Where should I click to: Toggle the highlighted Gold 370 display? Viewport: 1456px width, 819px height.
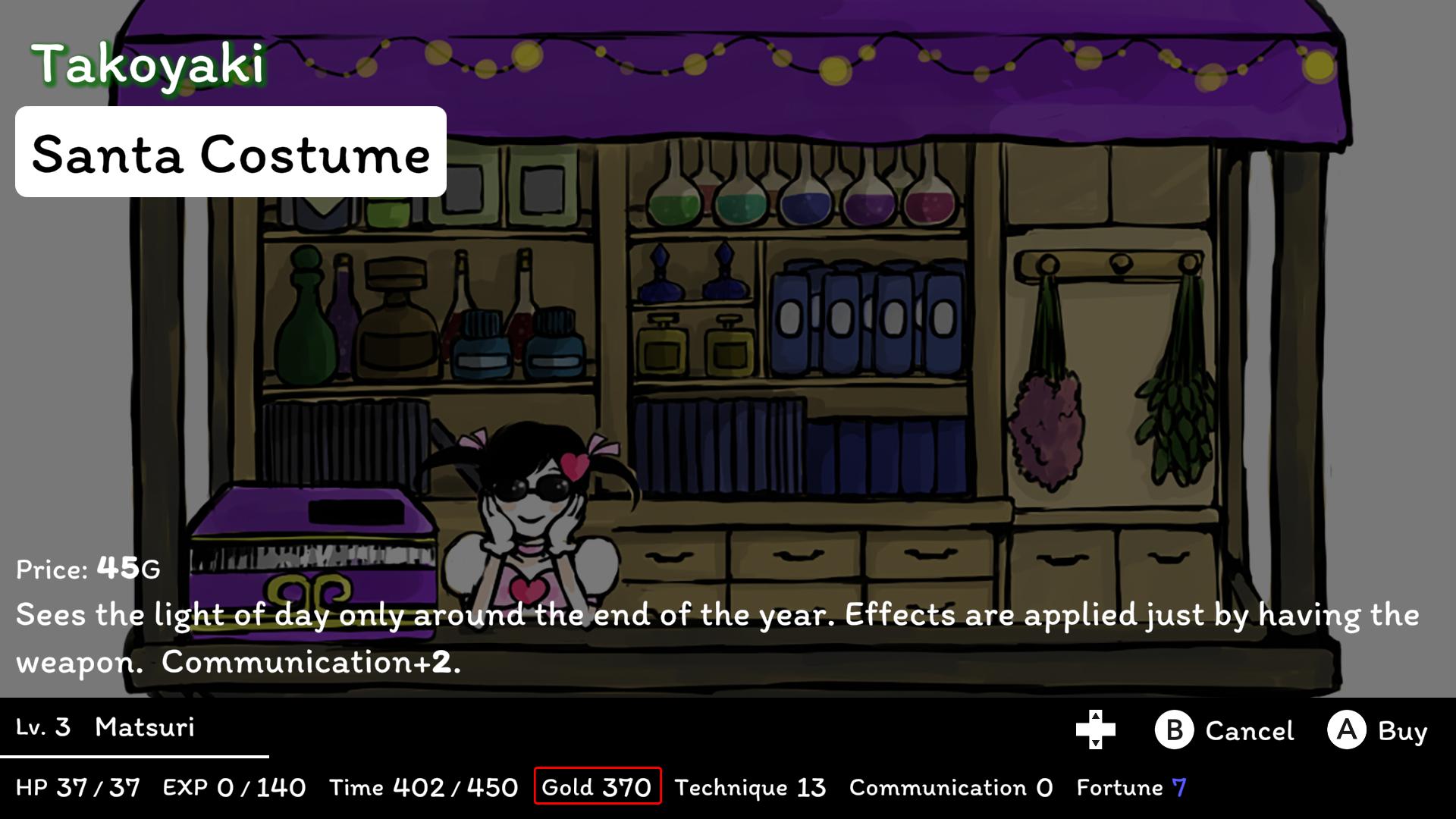pos(597,787)
